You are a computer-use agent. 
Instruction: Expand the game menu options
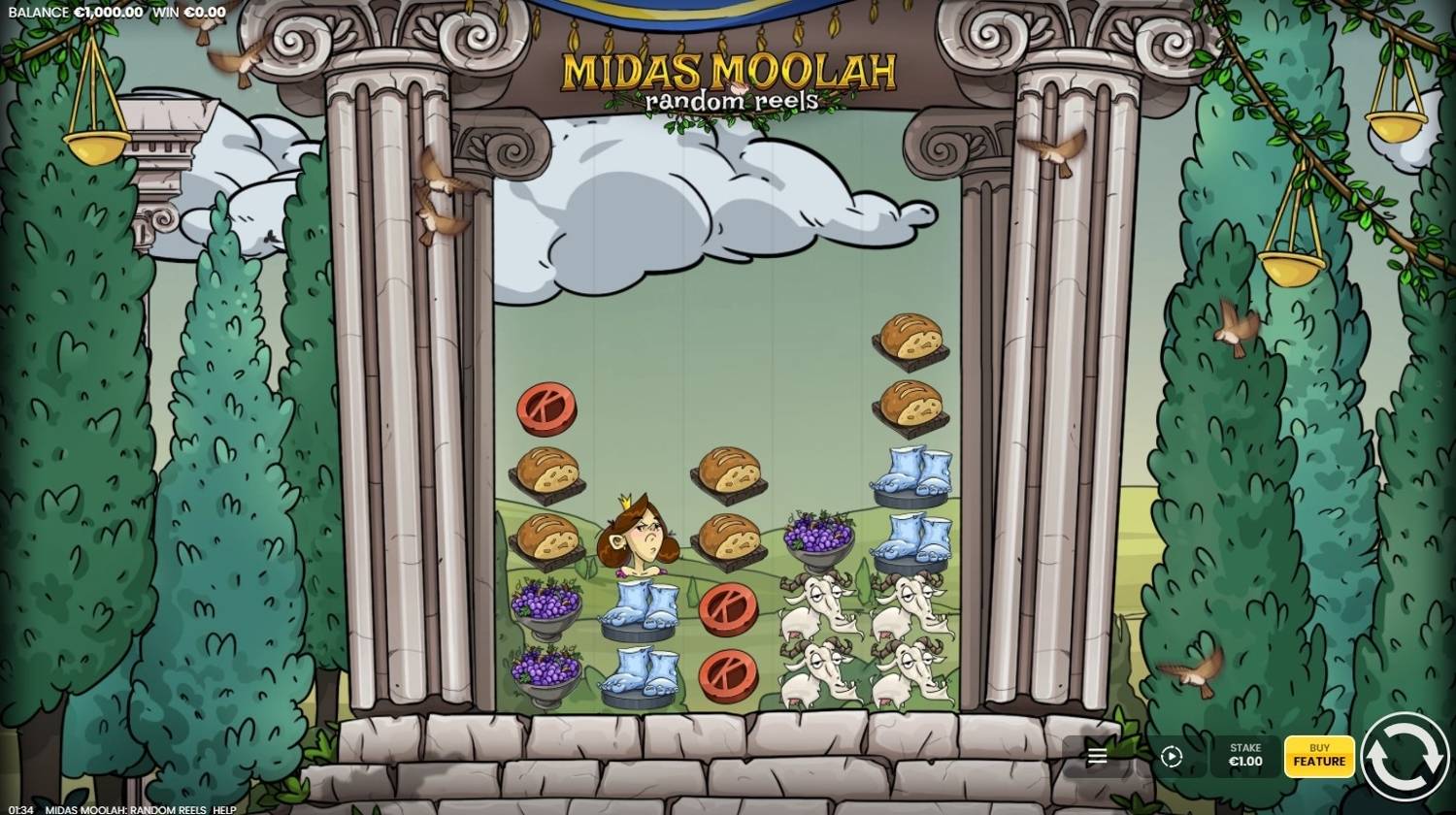1096,755
